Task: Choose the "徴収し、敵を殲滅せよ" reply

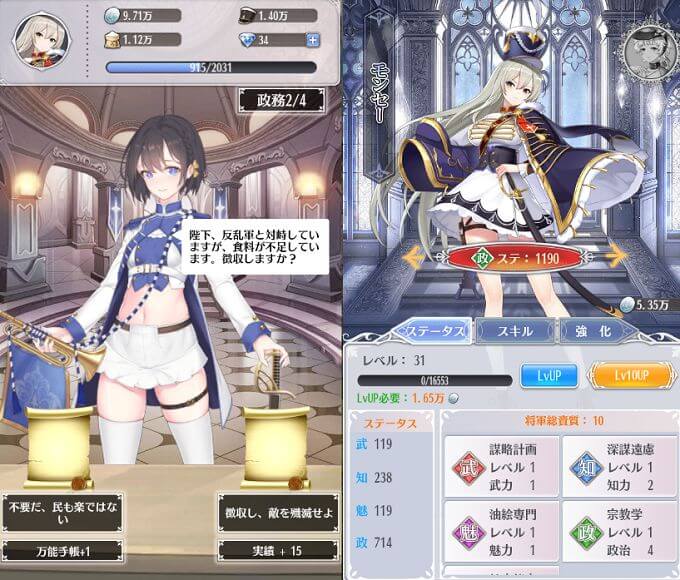Action: pyautogui.click(x=274, y=514)
